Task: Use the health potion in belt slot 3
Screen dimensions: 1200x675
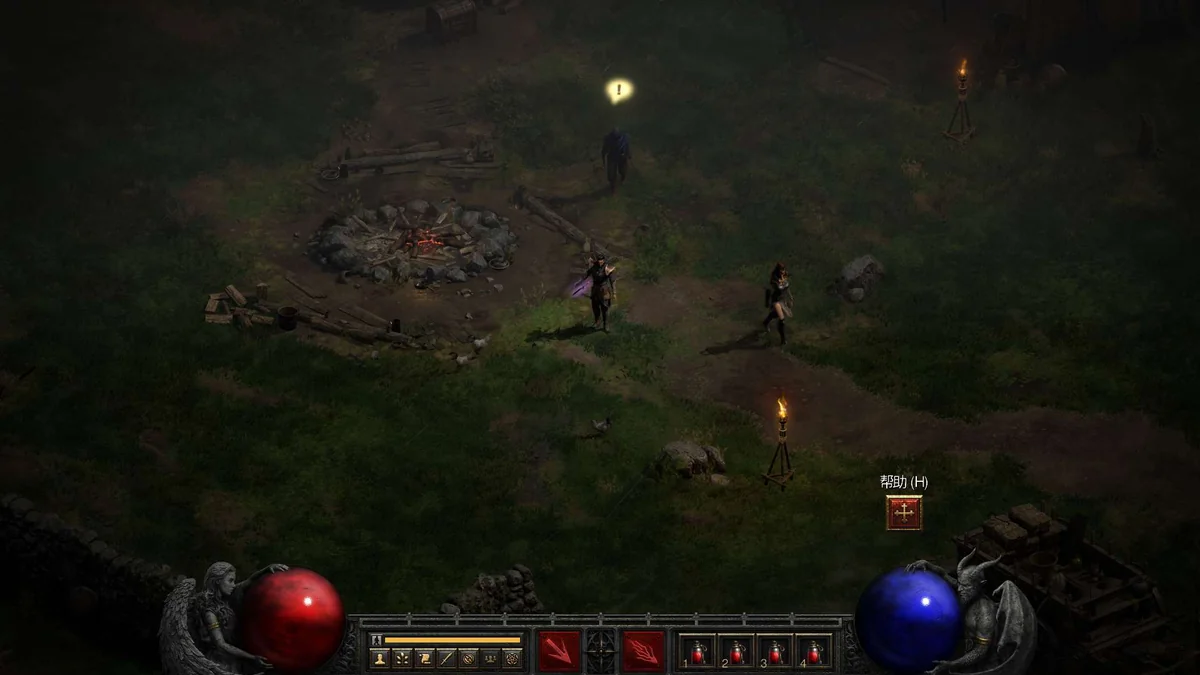Action: [776, 651]
